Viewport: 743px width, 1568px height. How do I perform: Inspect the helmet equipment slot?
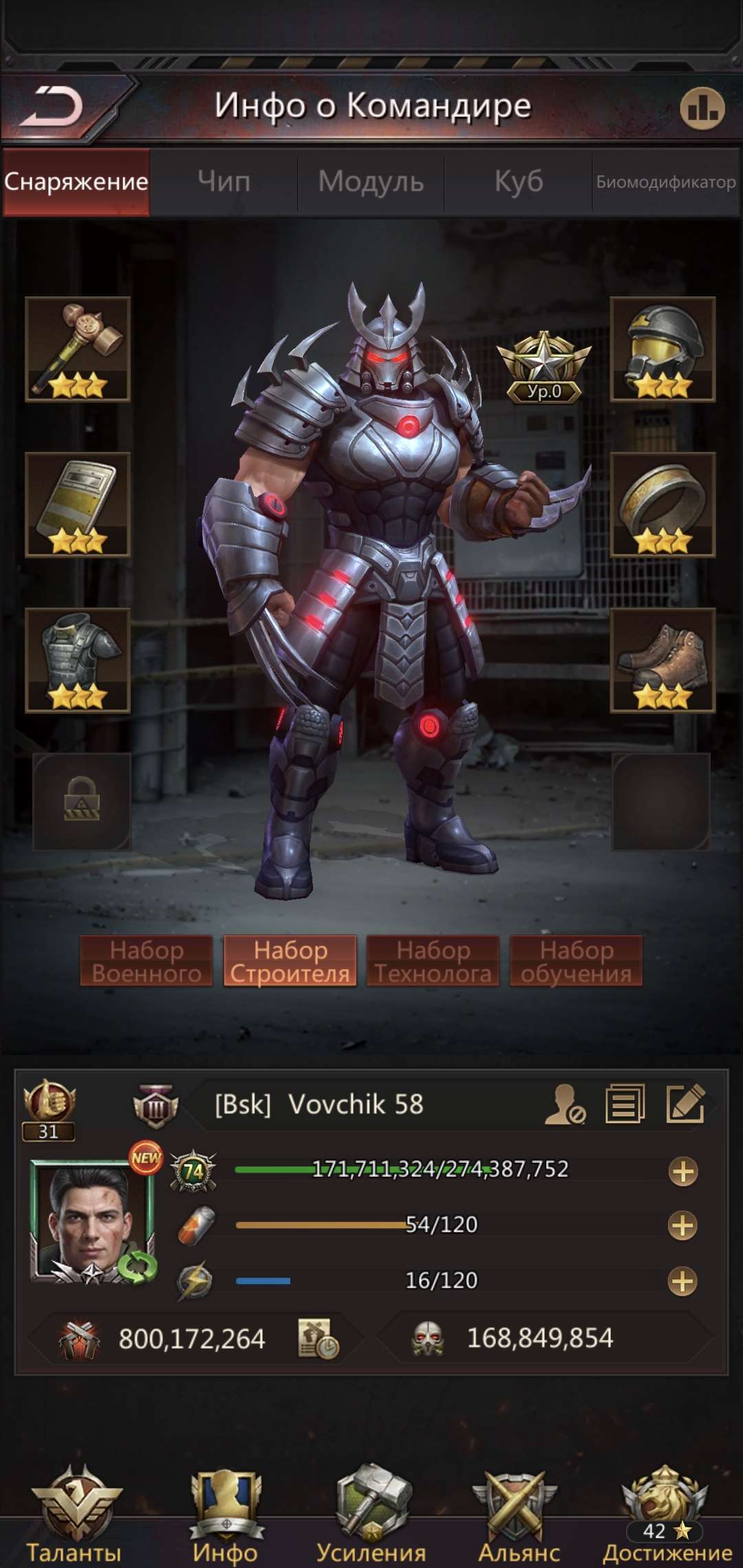663,349
